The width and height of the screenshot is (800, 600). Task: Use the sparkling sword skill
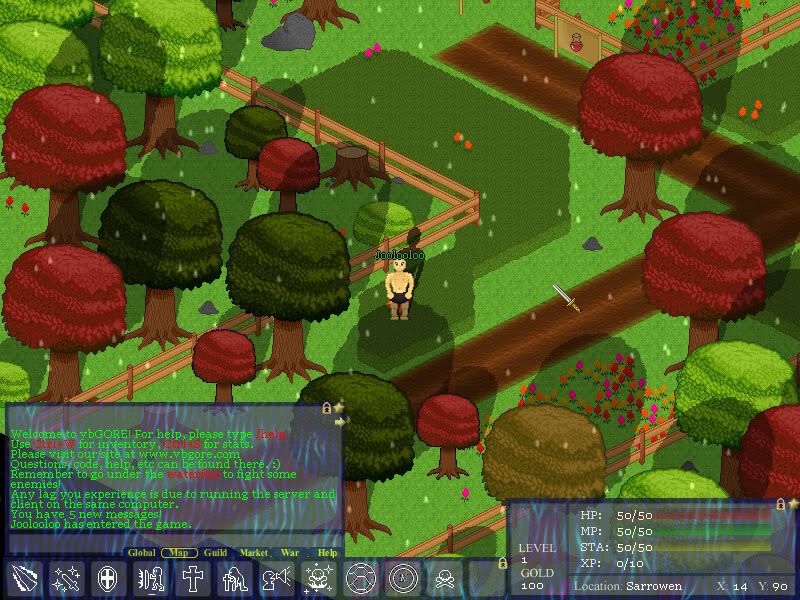(66, 579)
